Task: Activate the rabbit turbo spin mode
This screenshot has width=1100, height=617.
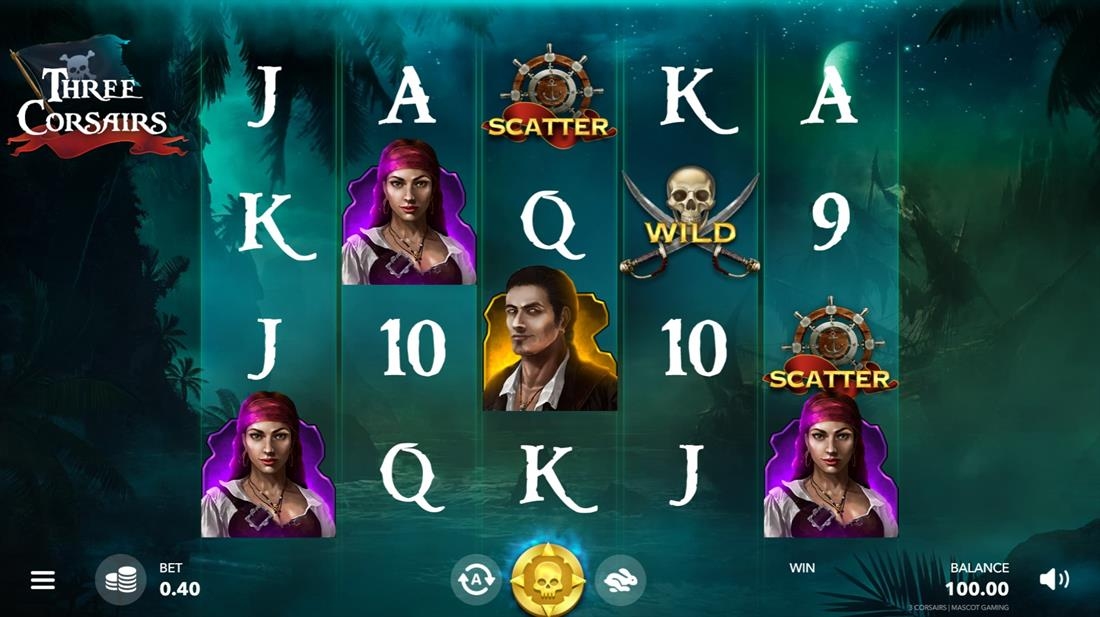Action: pos(620,579)
